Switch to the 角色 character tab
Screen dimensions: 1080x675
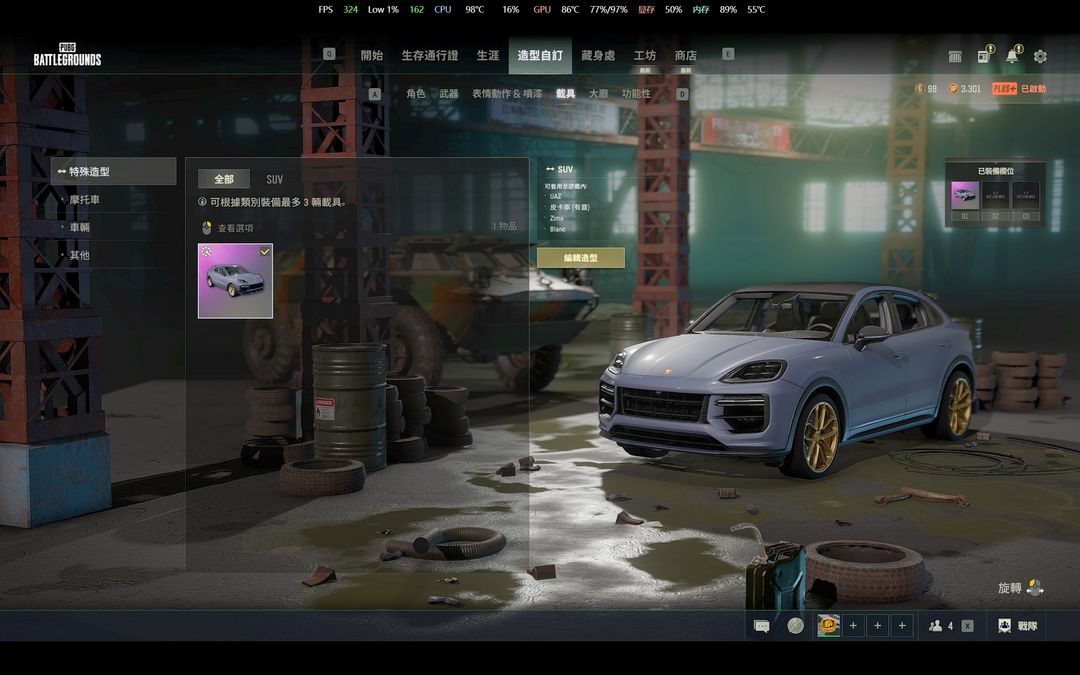point(415,94)
